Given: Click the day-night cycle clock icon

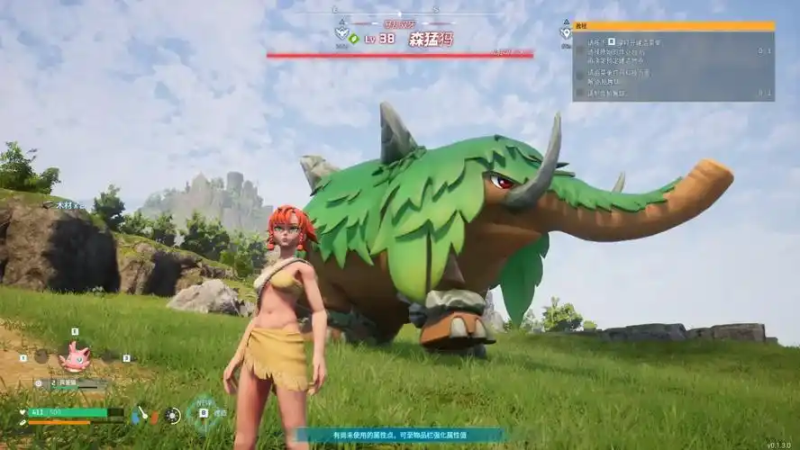Looking at the screenshot, I should (x=173, y=414).
